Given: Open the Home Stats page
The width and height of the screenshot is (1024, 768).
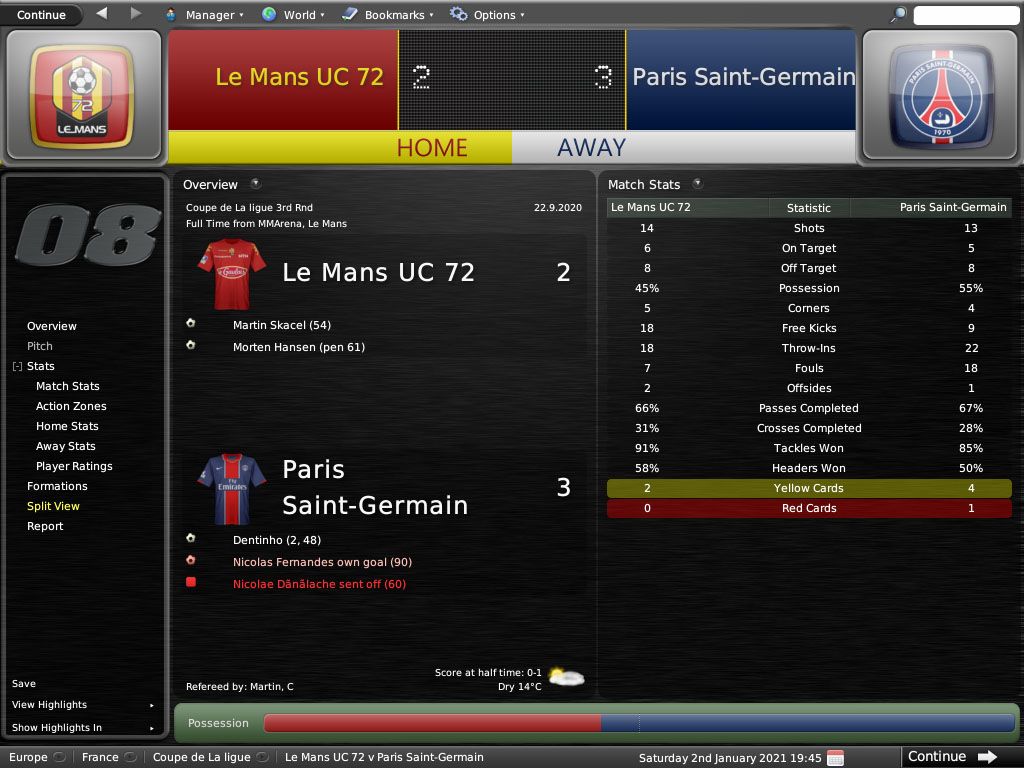Looking at the screenshot, I should click(67, 426).
